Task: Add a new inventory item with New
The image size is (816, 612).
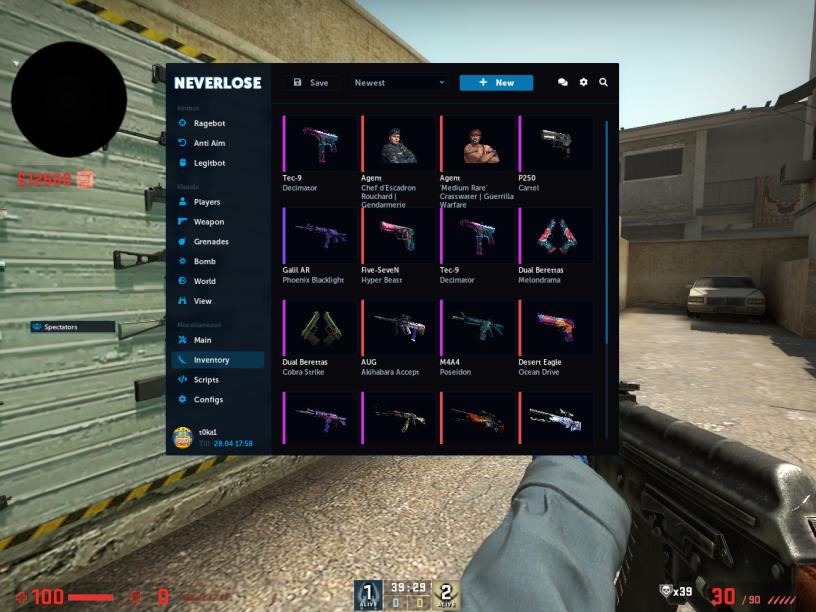Action: click(496, 83)
